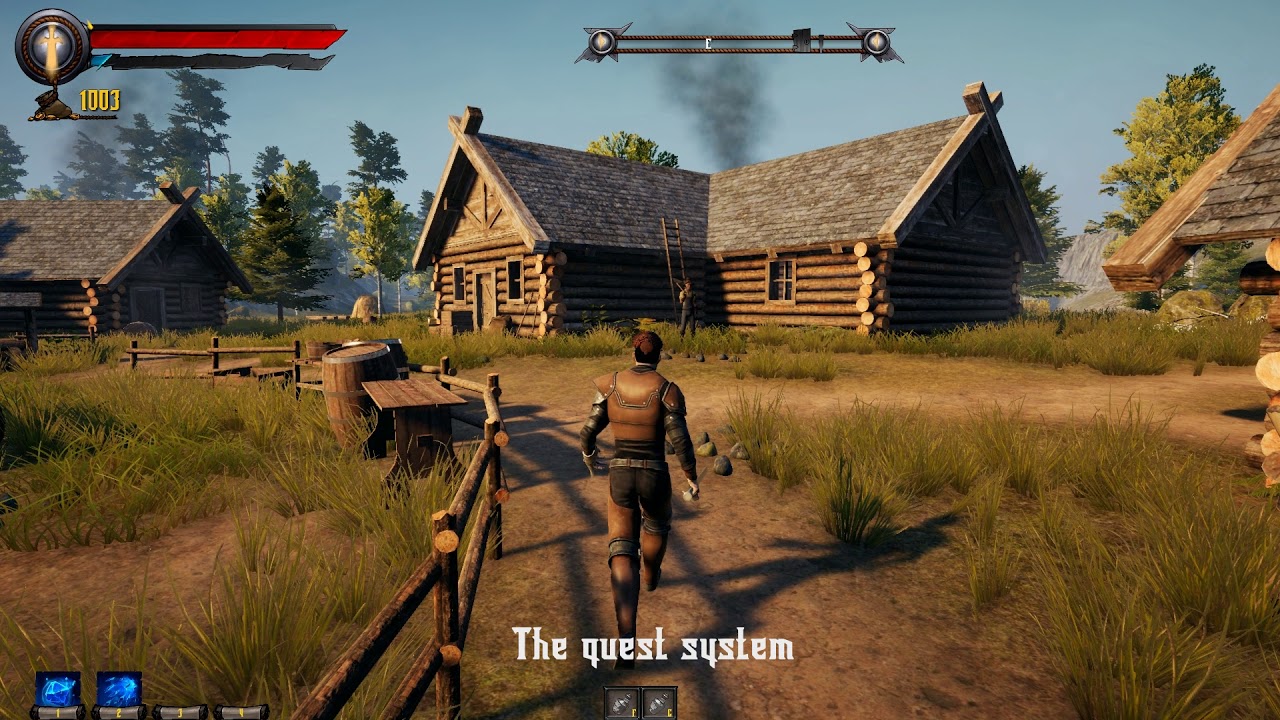Activate the blue rune ability in slot 1

(57, 689)
